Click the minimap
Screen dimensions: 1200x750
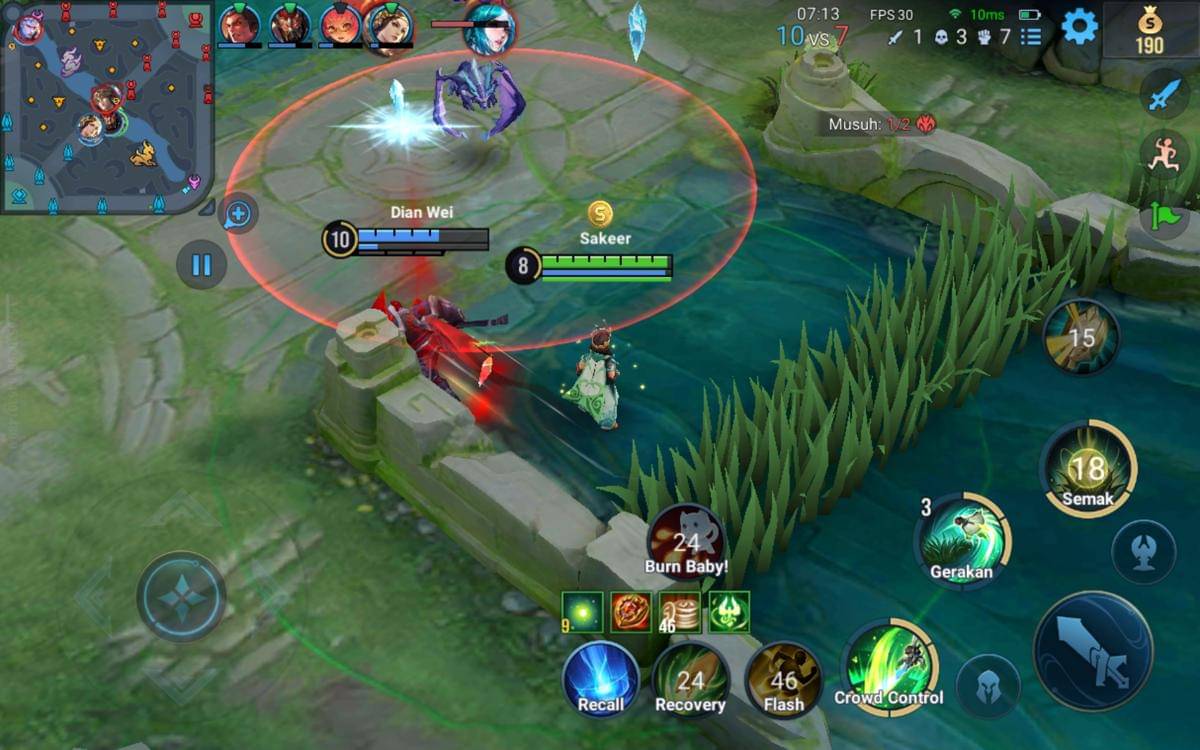pos(107,105)
